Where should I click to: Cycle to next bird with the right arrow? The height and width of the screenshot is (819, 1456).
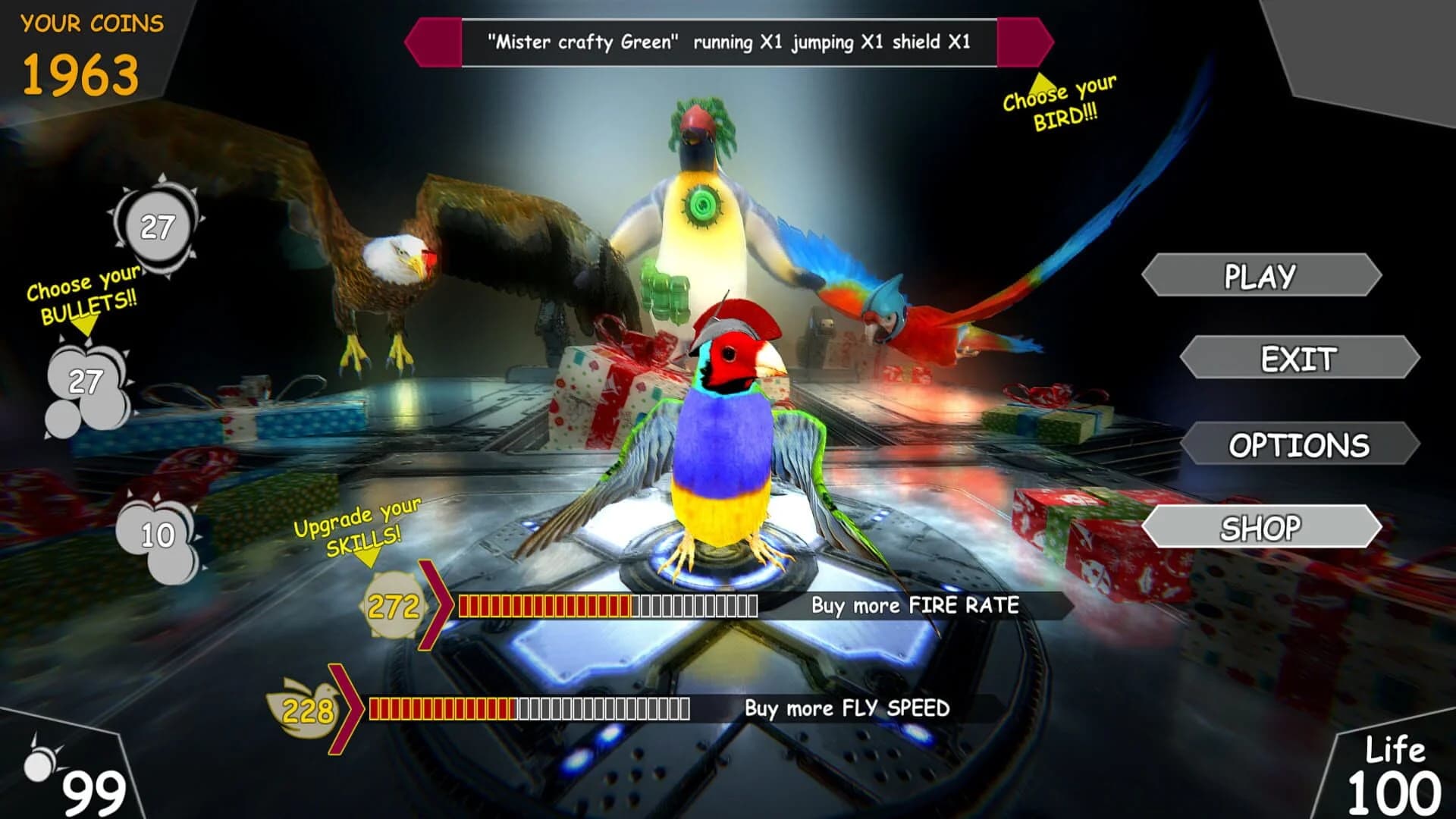[x=1024, y=45]
